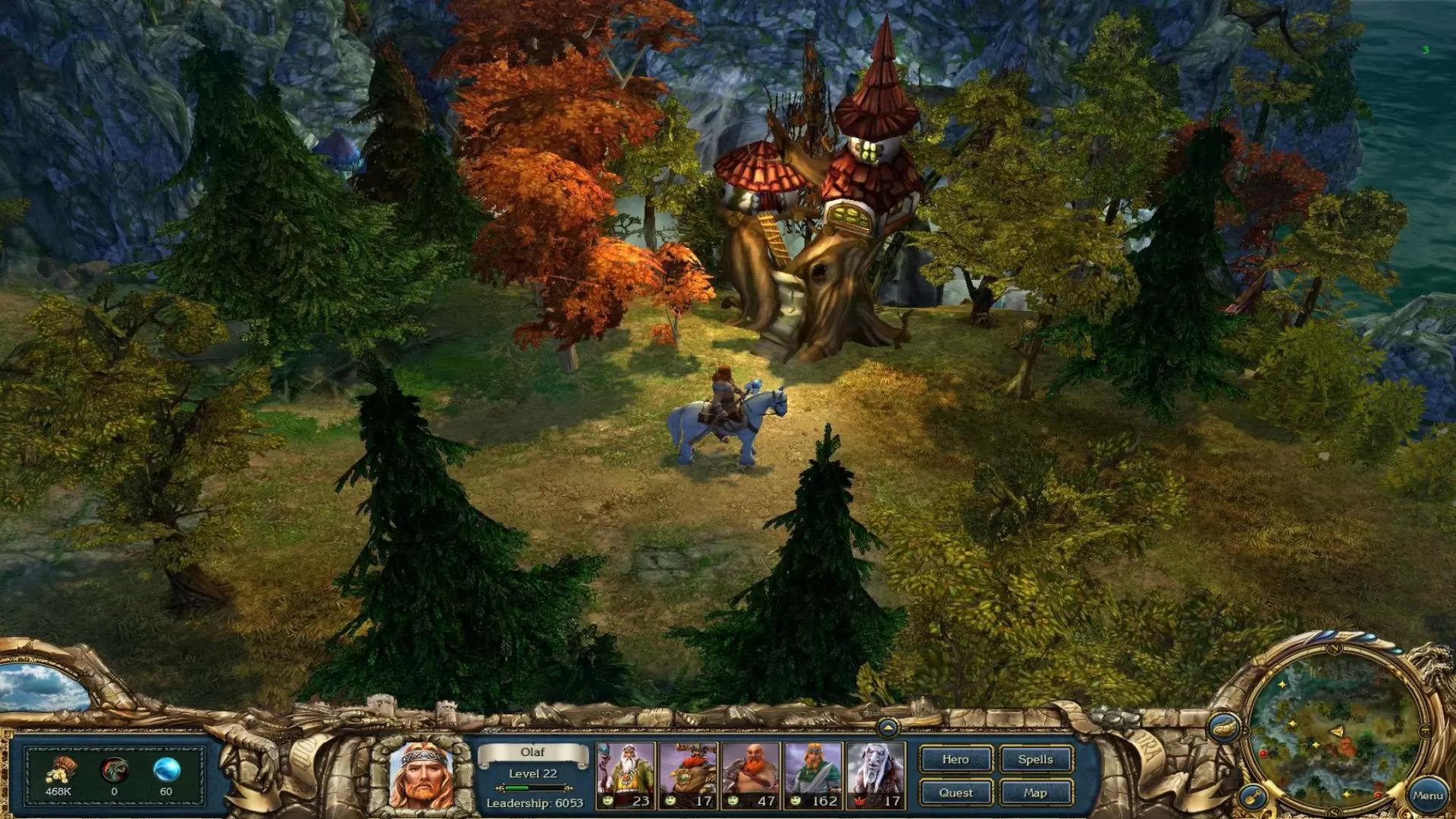Select the swordsman unit with 162 troops
Viewport: 1456px width, 819px height.
813,775
